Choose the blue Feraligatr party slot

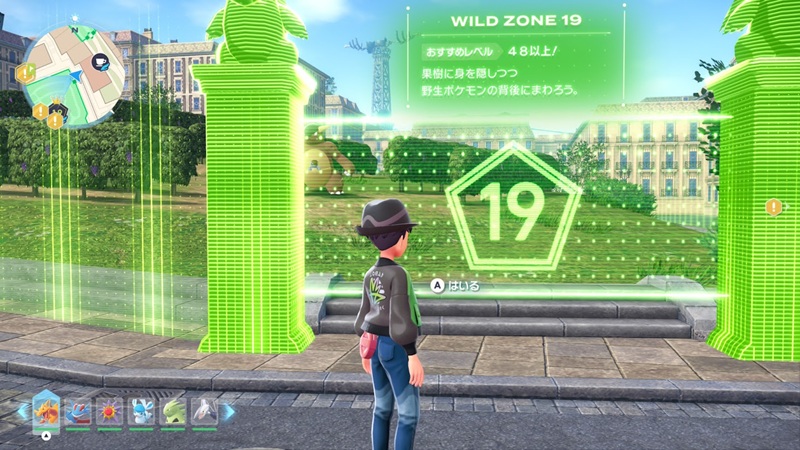[78, 409]
